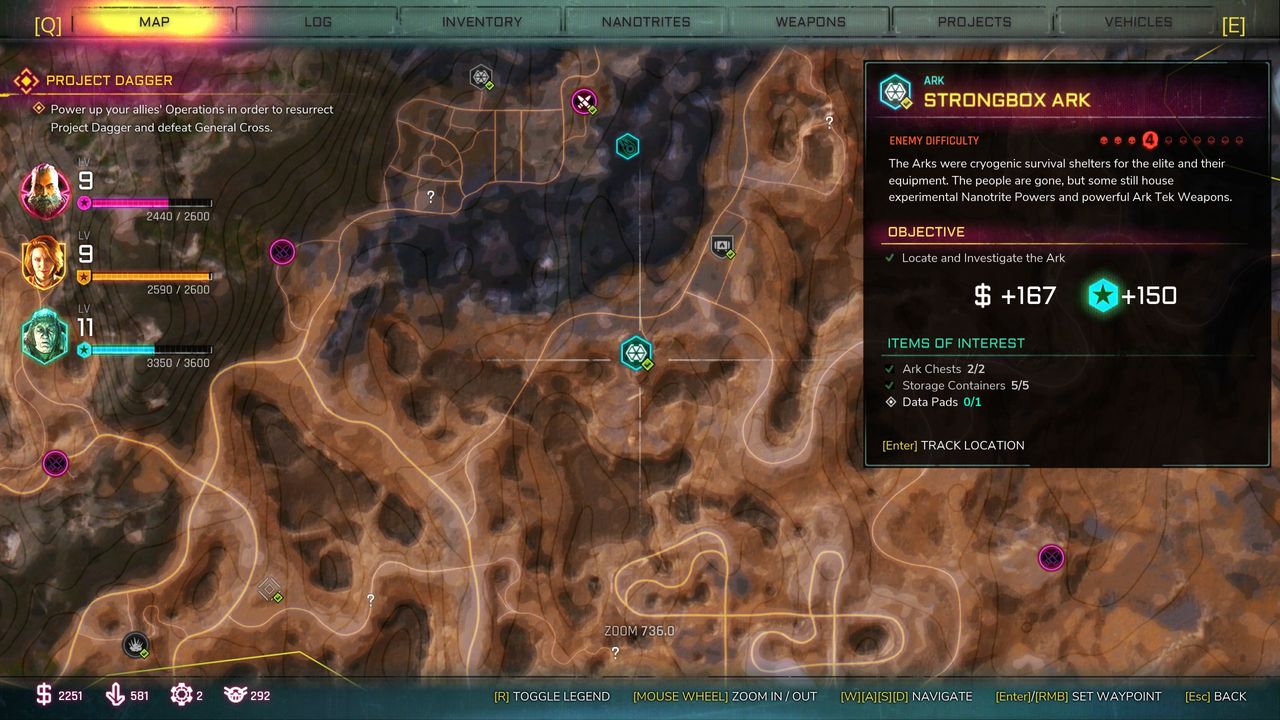Viewport: 1280px width, 720px height.
Task: Go to the Weapons tab
Action: pyautogui.click(x=810, y=21)
